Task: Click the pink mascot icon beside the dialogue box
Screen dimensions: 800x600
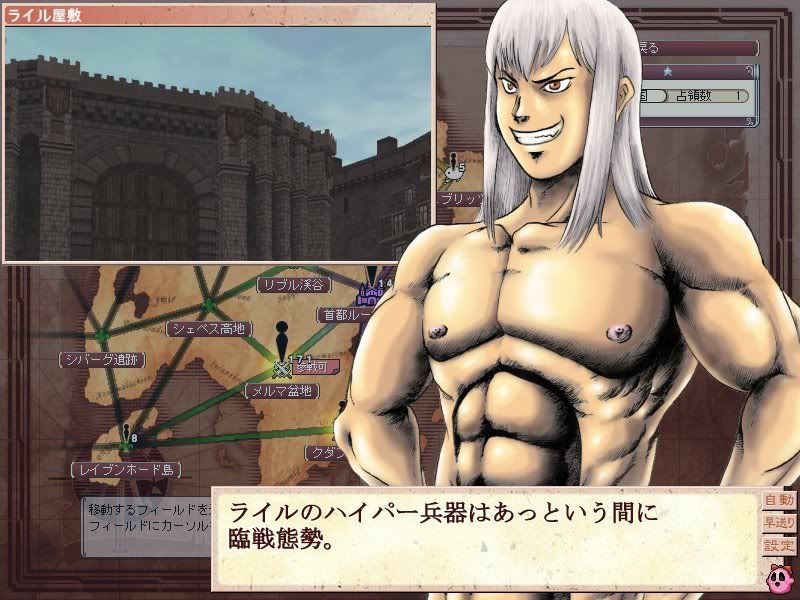Action: pyautogui.click(x=777, y=577)
